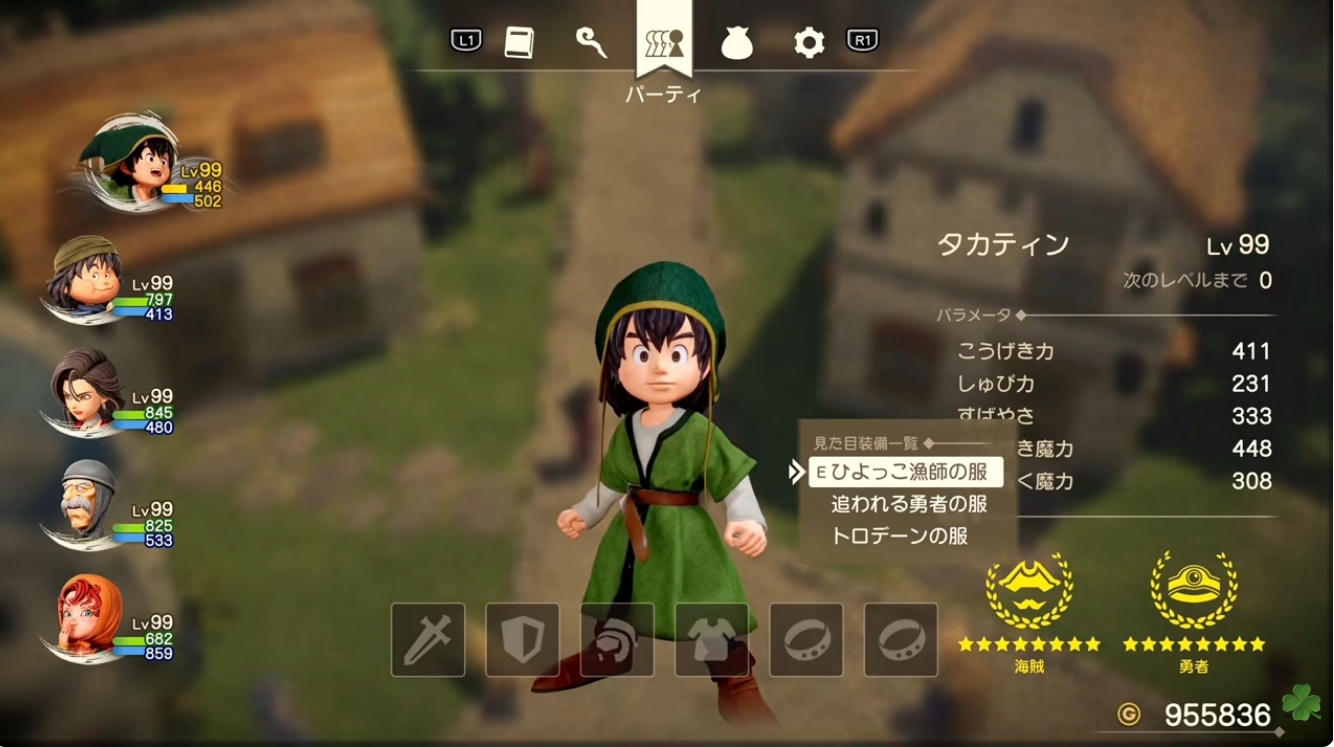The image size is (1334, 747).
Task: Select the パーティ party tab
Action: point(664,44)
